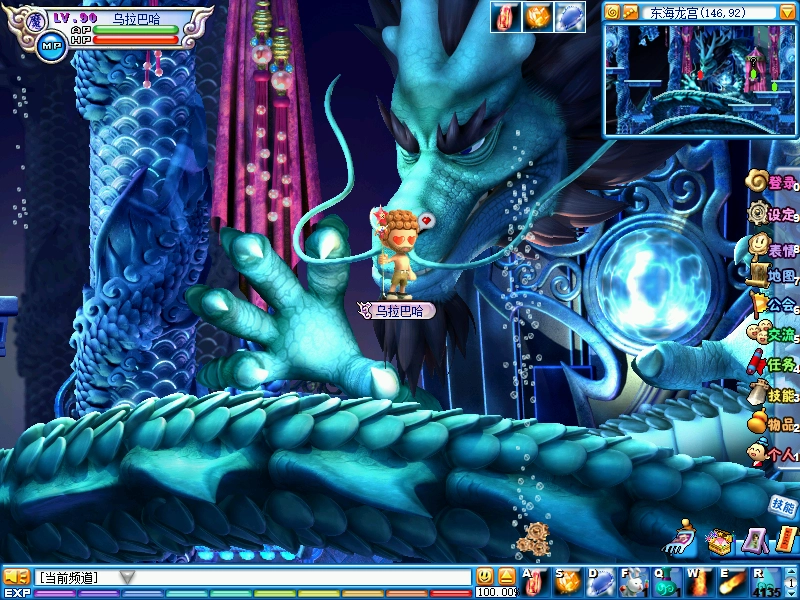The width and height of the screenshot is (800, 600).
Task: Activate the fireball skill in slot E
Action: tap(733, 580)
